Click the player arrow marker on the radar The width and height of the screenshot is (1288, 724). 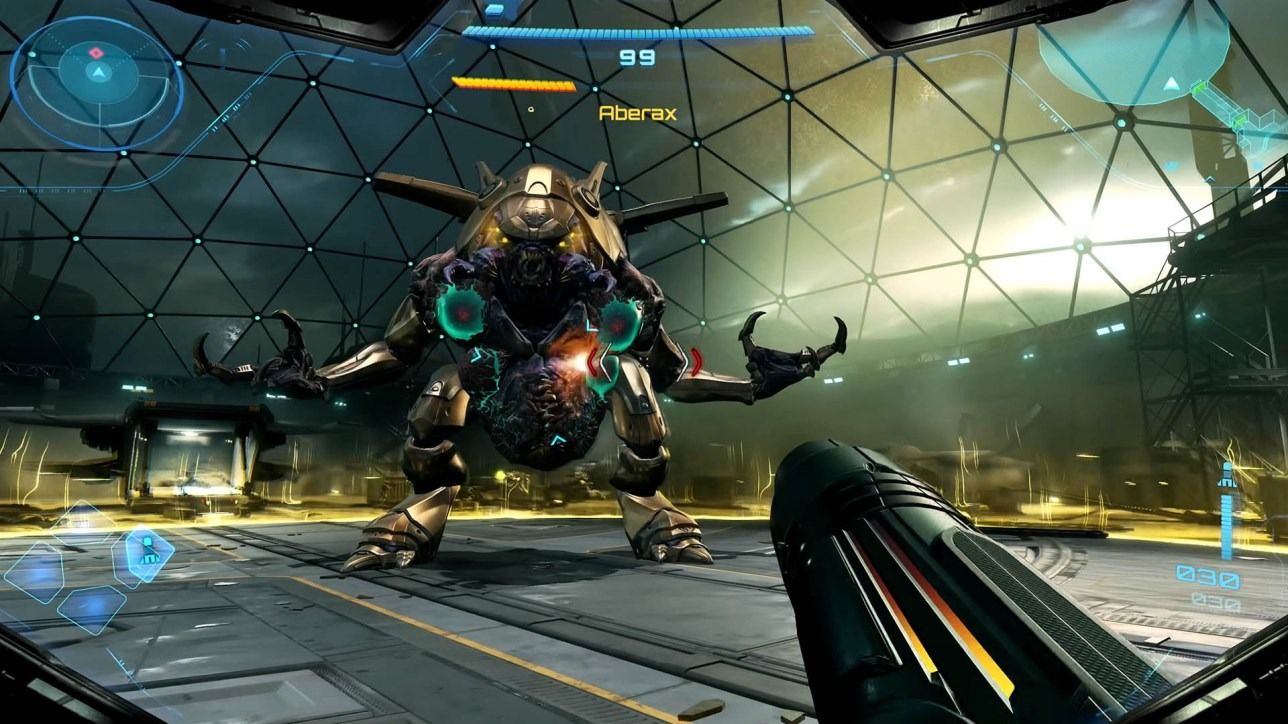click(98, 72)
